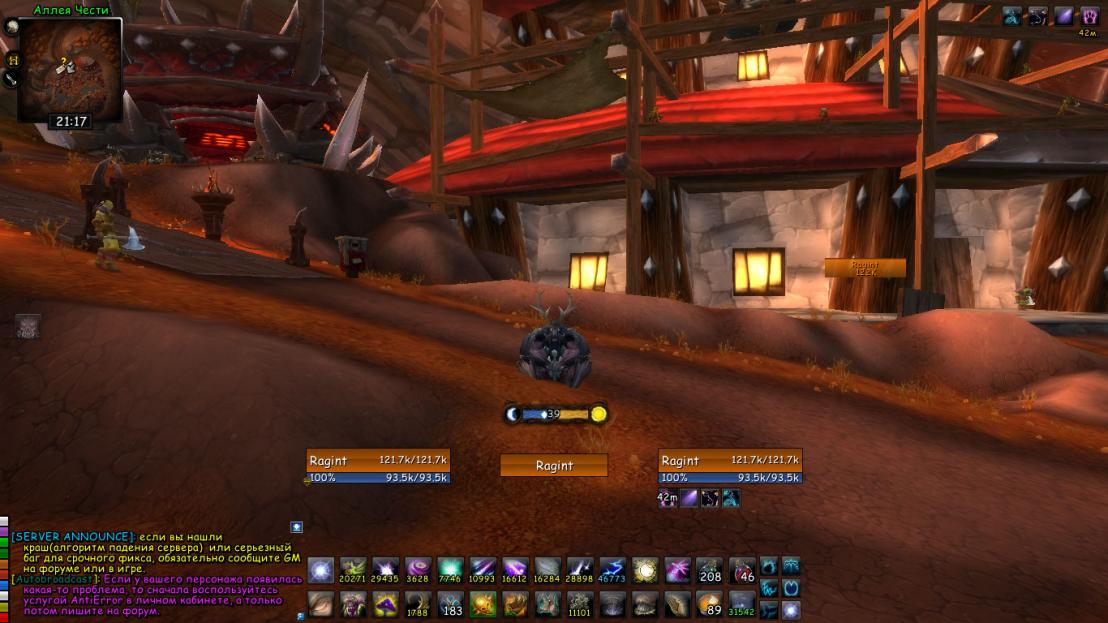Use the item slot with count 89
1108x623 pixels.
(709, 604)
